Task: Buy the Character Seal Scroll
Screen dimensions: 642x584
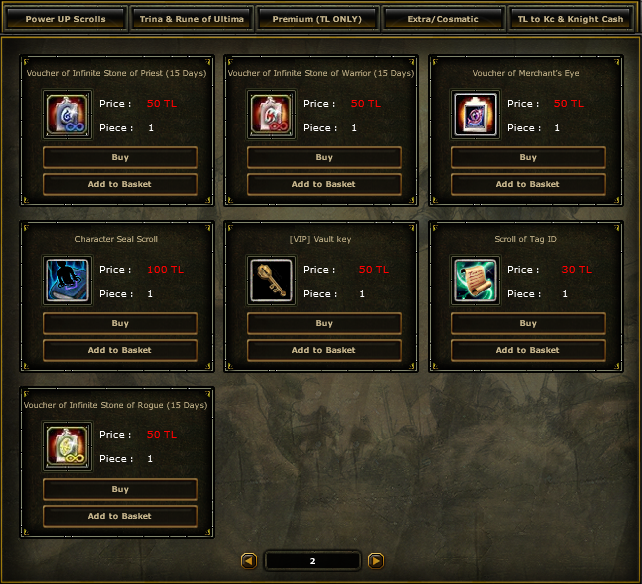Action: tap(120, 324)
